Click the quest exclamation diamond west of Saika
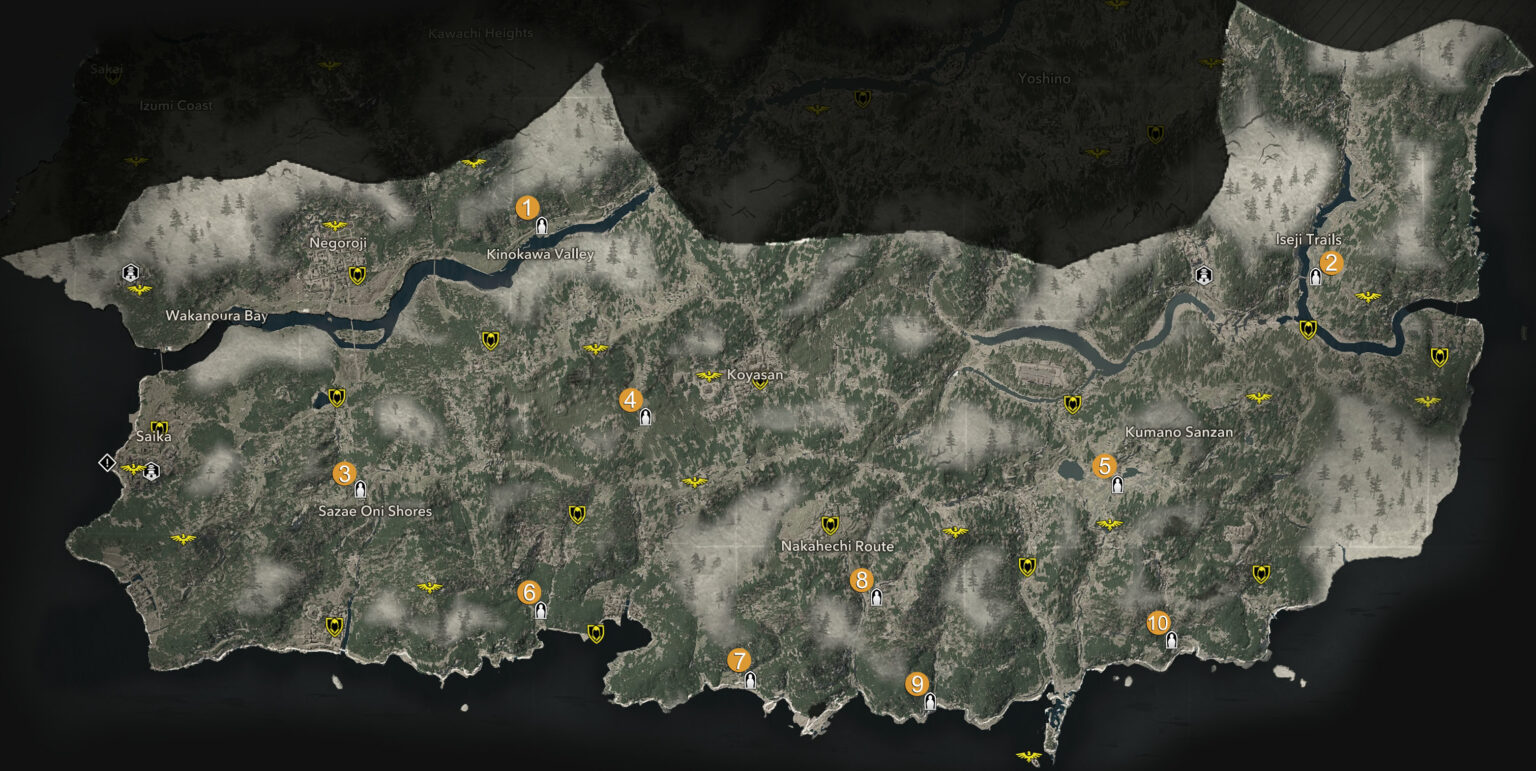The image size is (1536, 771). point(105,461)
